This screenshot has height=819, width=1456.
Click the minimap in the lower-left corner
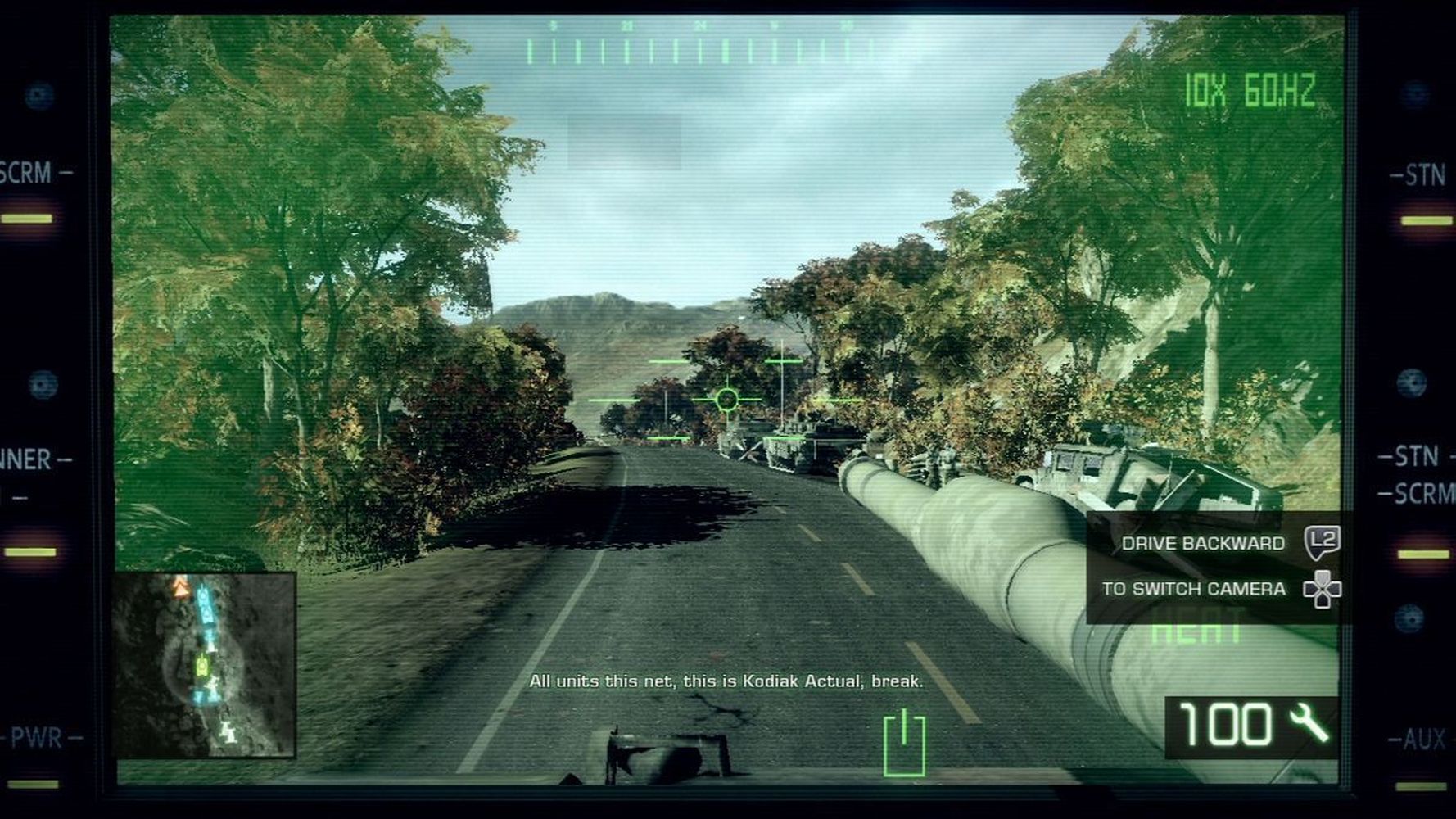(x=204, y=664)
